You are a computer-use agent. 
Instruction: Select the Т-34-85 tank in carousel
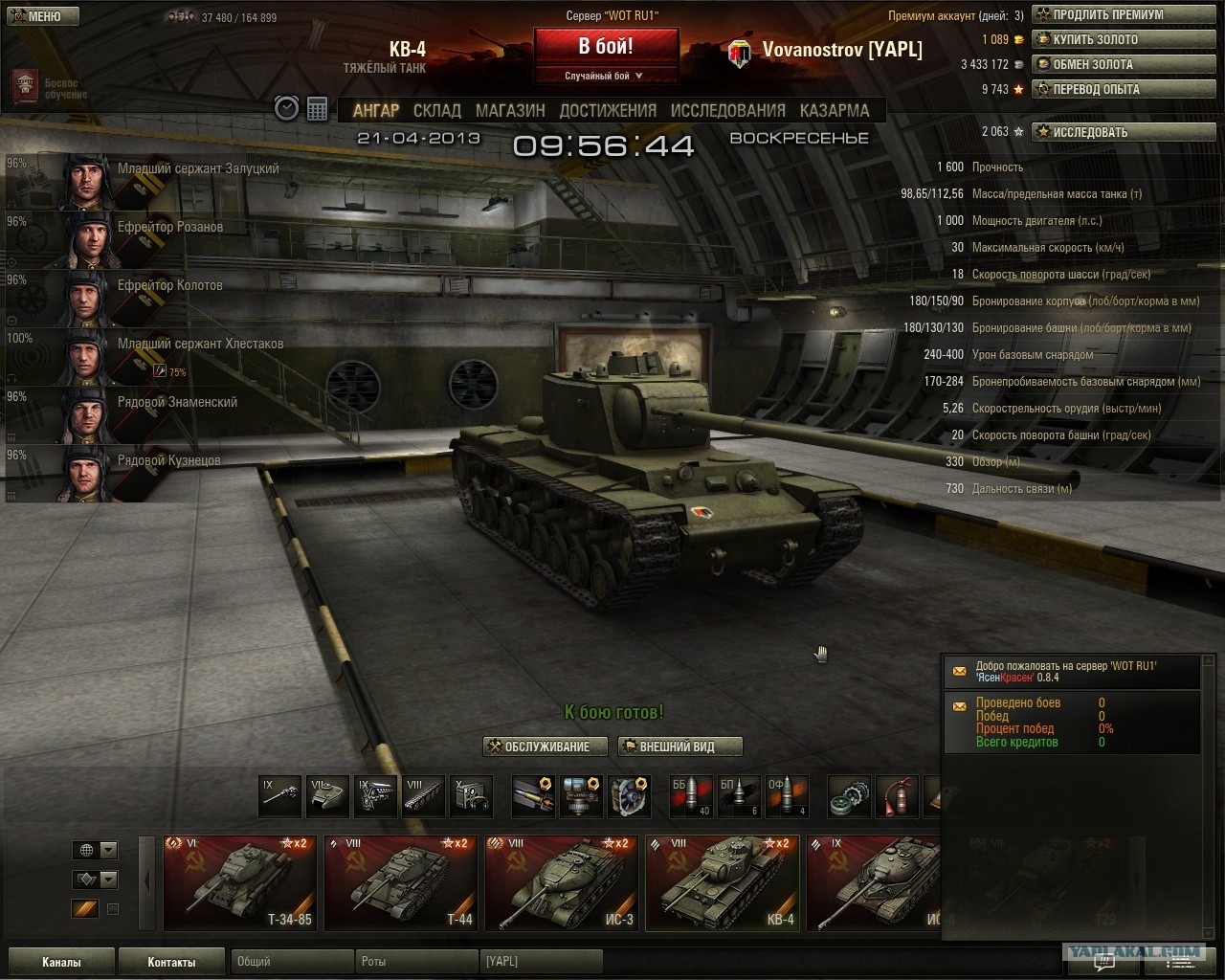coord(239,883)
